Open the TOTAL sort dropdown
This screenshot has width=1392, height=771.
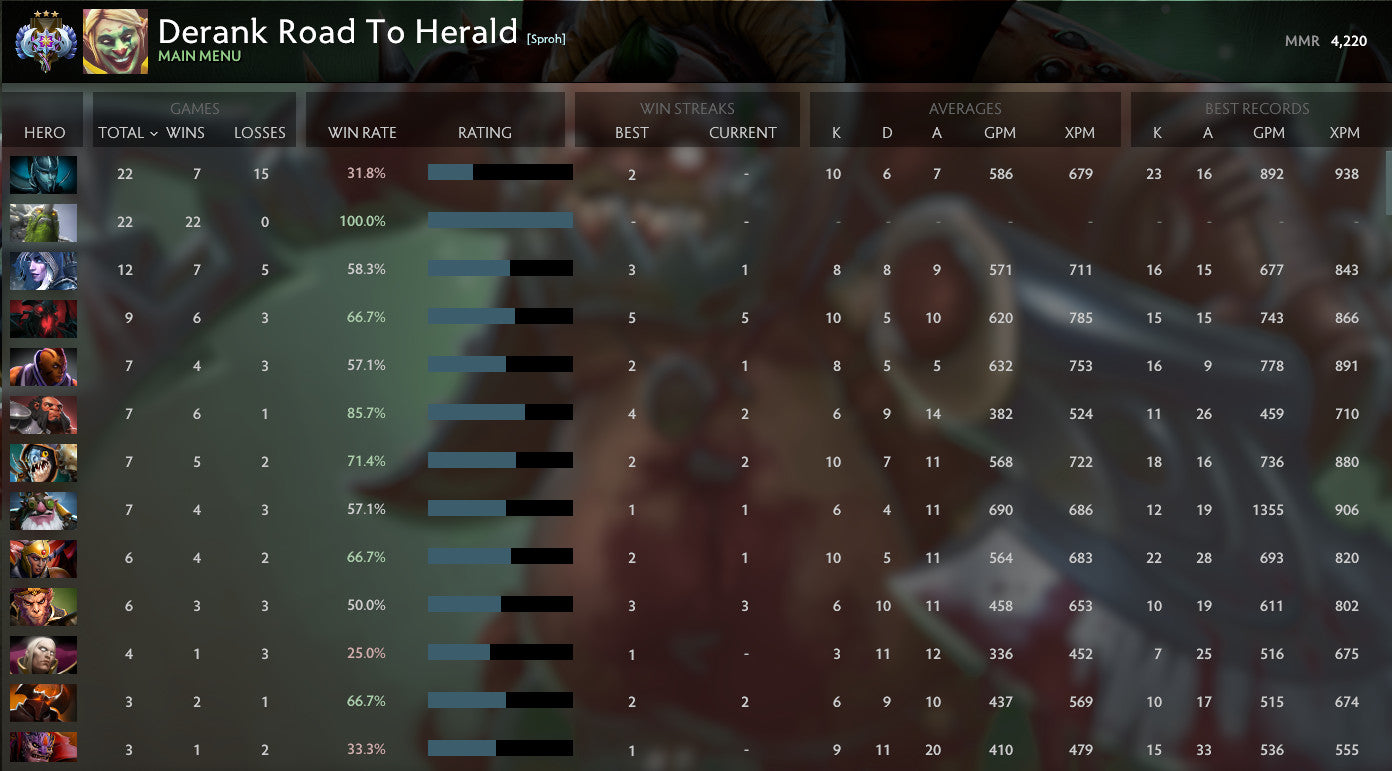(125, 132)
